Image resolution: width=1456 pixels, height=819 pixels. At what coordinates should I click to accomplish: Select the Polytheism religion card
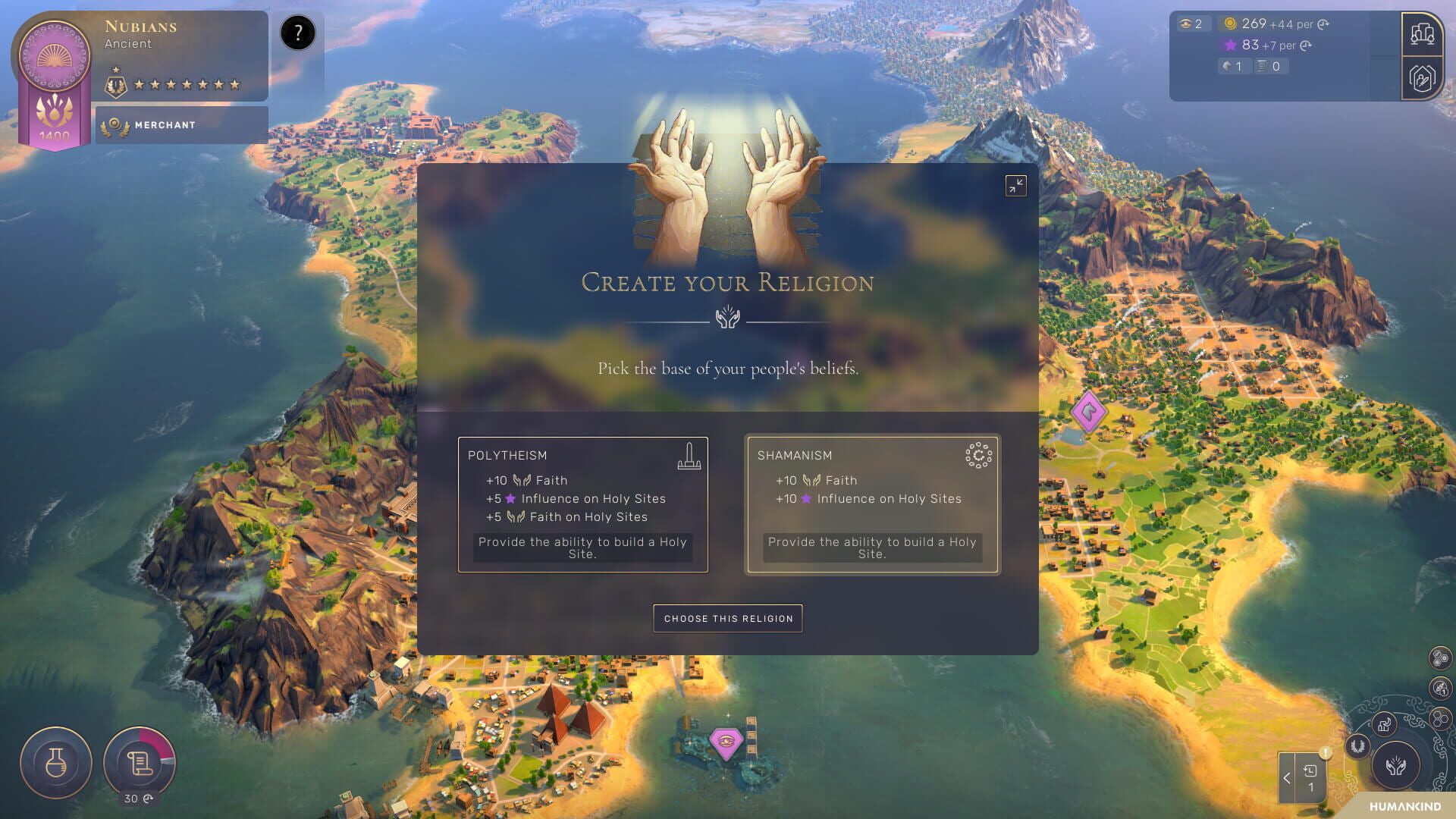[582, 504]
